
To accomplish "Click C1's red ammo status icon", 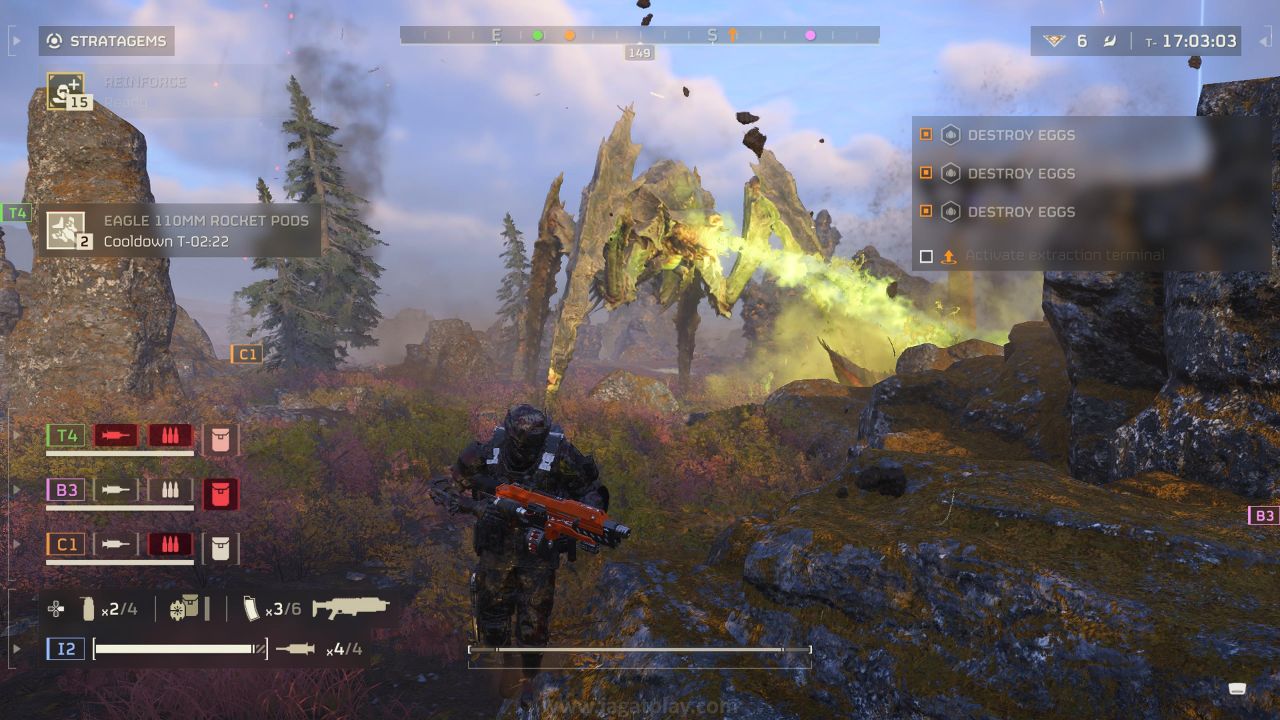I will coord(170,545).
